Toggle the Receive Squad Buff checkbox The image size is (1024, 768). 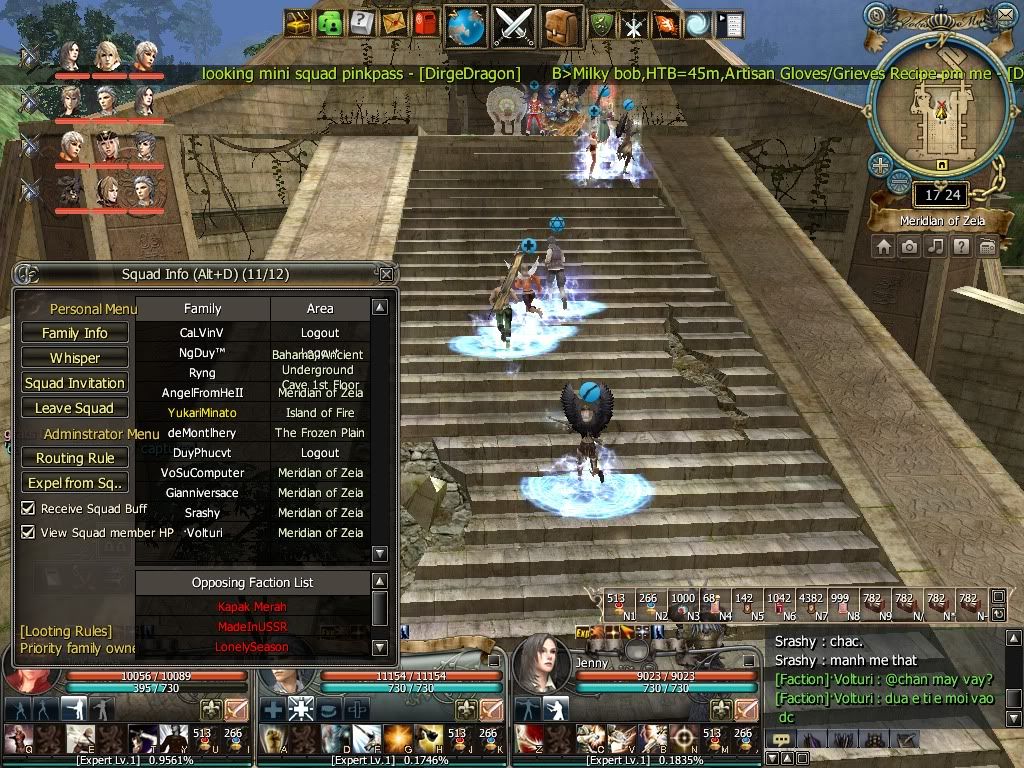pos(28,509)
